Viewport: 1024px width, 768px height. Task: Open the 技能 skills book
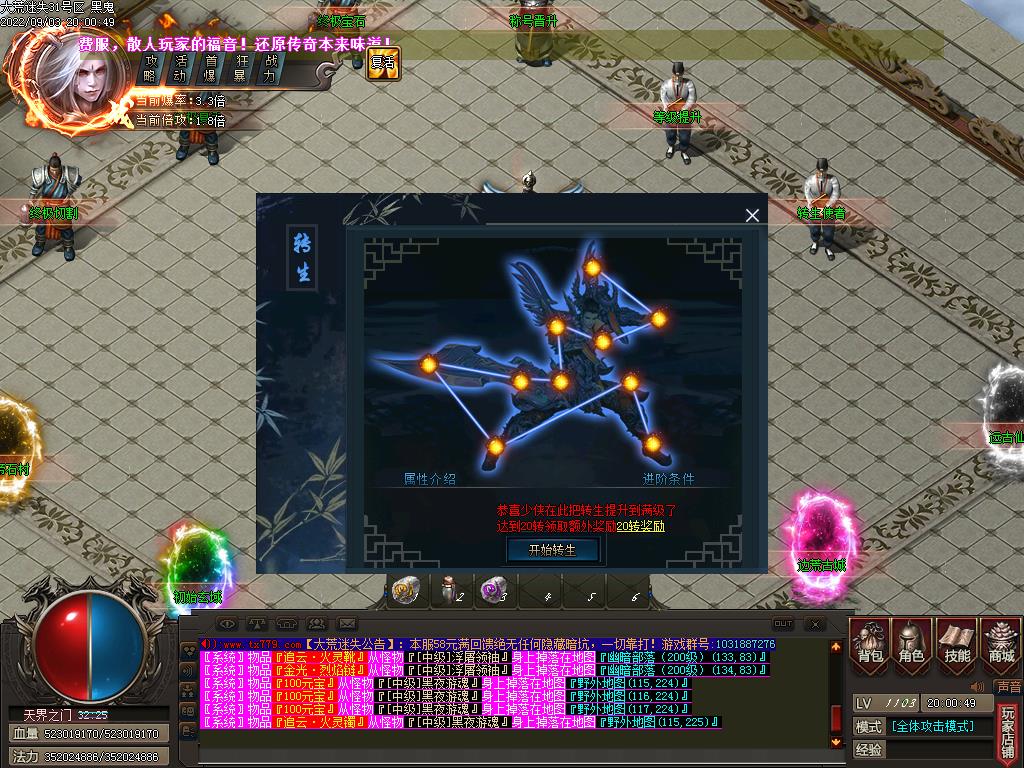[x=957, y=644]
